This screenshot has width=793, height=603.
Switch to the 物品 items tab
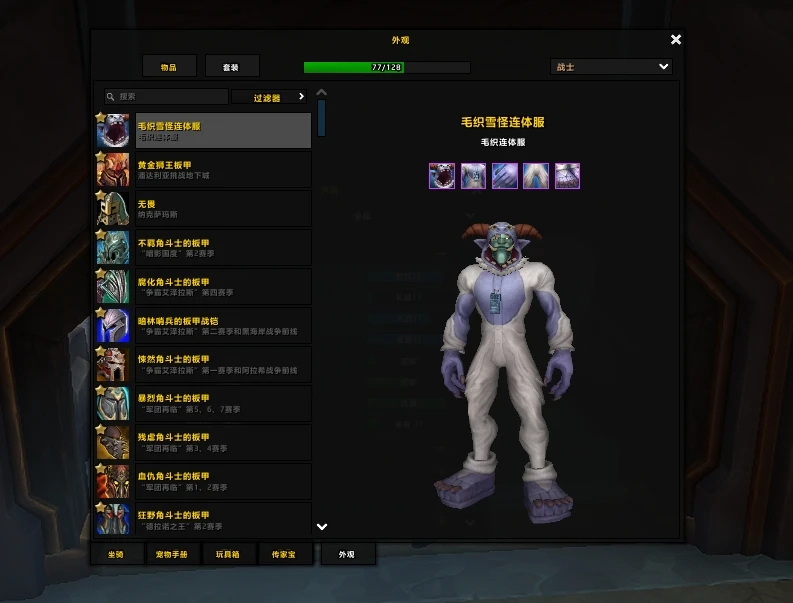(x=168, y=67)
